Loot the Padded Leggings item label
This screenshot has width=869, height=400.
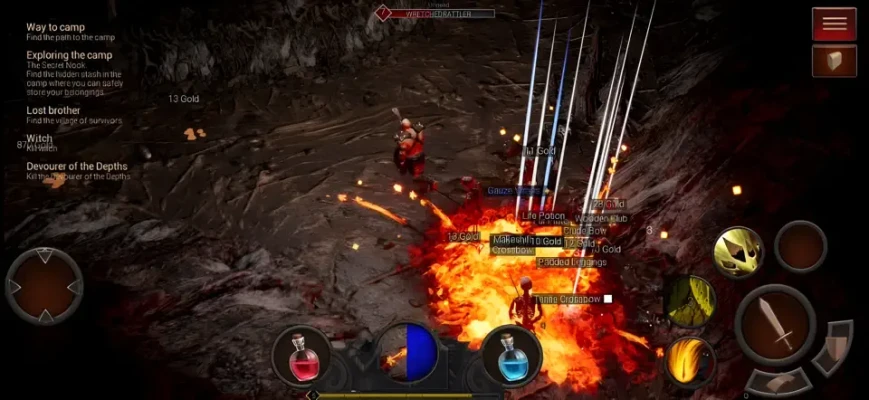click(x=571, y=262)
